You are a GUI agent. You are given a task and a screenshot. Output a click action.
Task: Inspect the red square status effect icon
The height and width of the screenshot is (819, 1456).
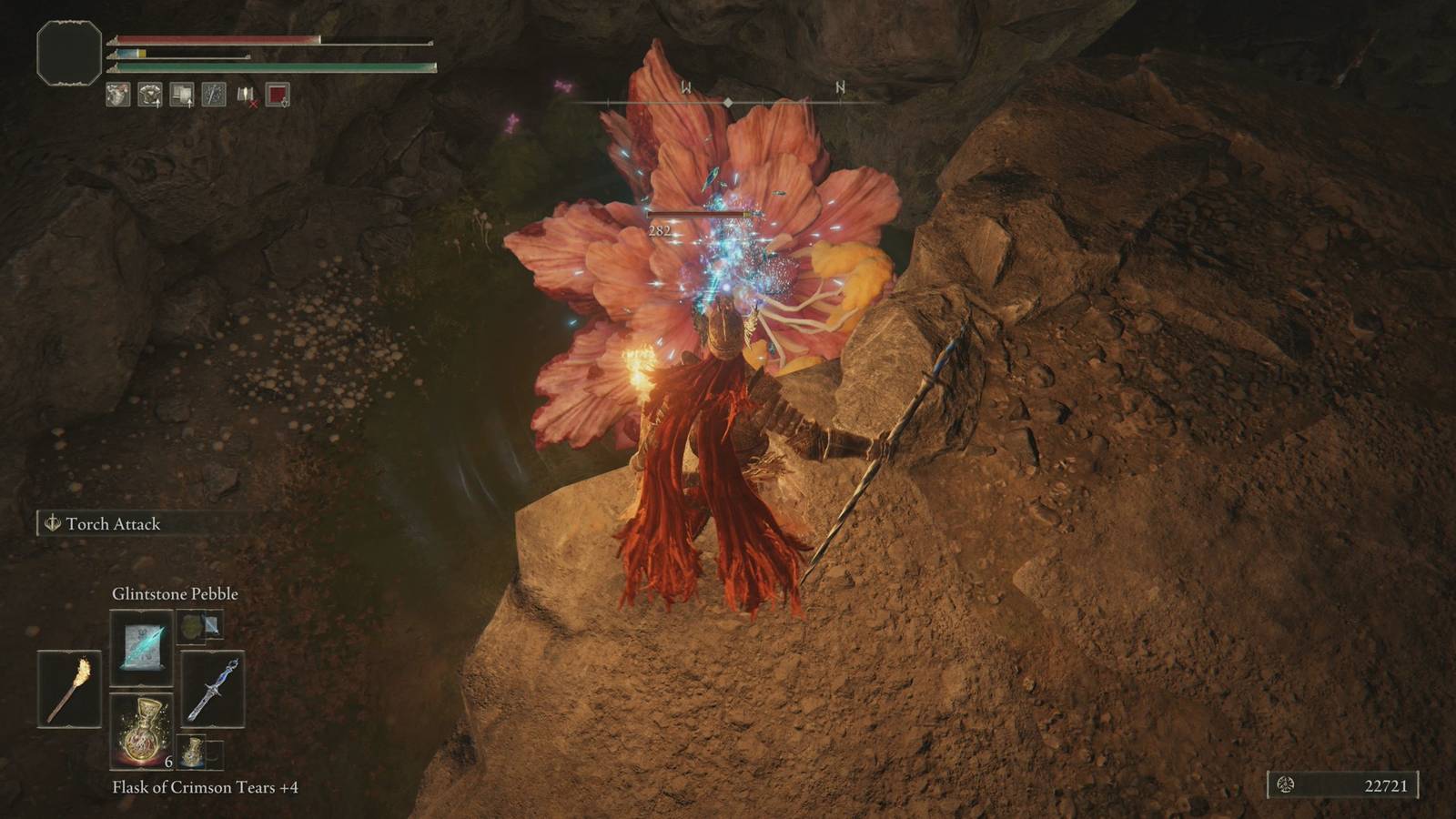tap(278, 94)
